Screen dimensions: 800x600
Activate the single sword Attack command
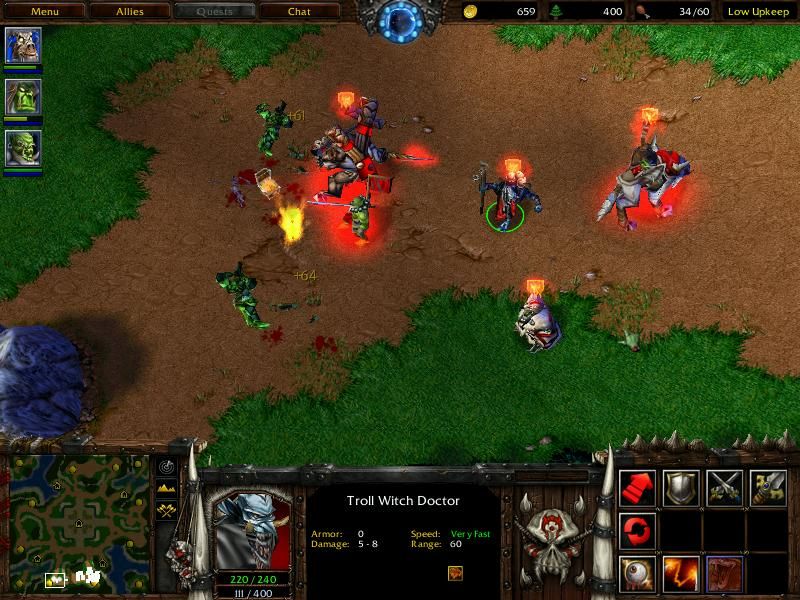768,486
